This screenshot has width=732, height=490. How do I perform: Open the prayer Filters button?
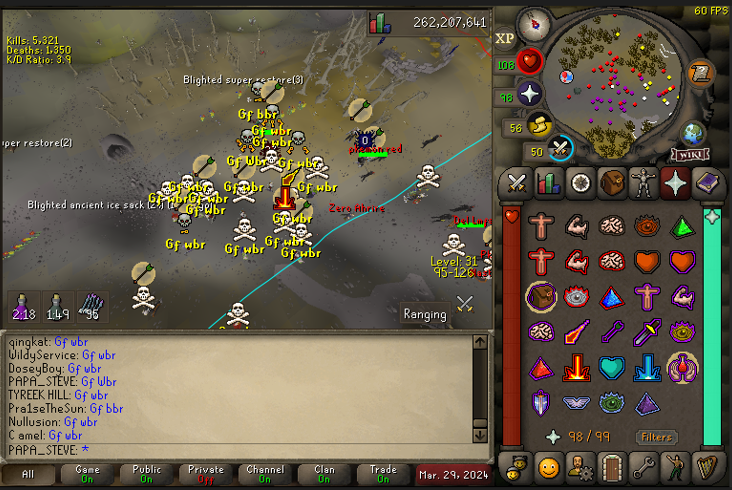click(657, 437)
